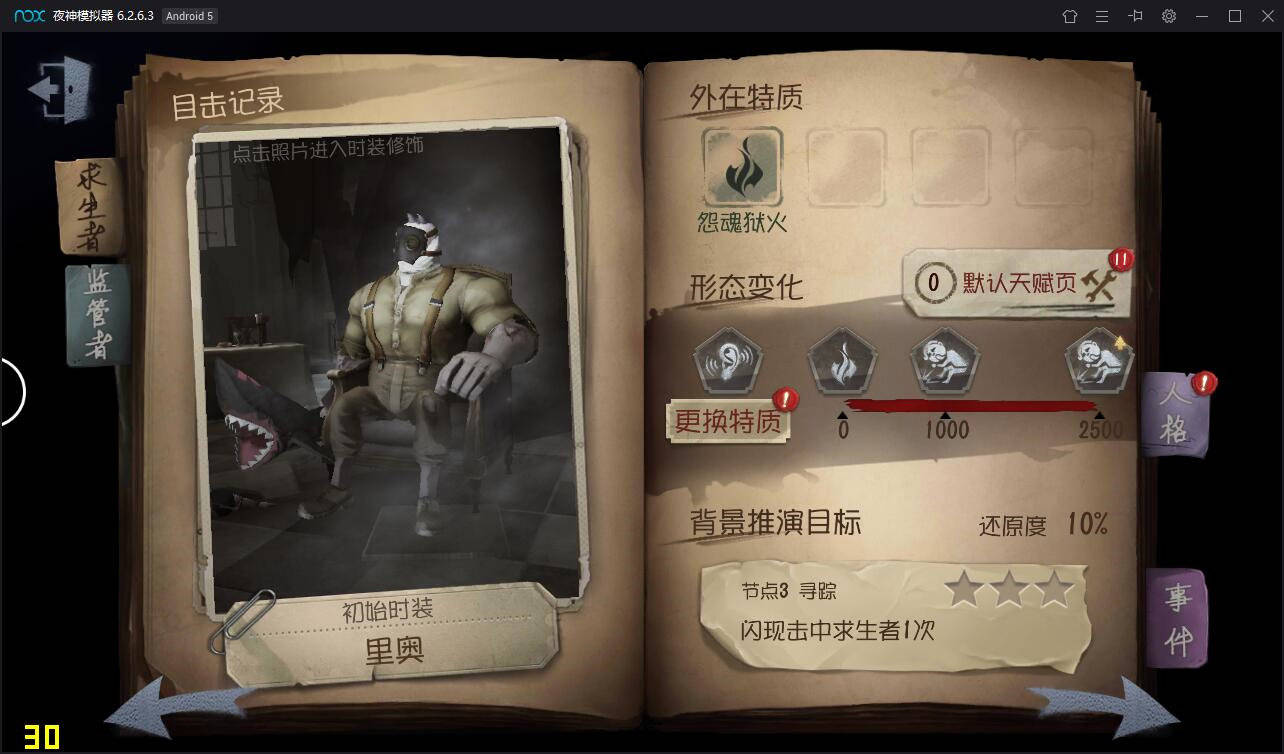The image size is (1284, 754).
Task: Expand the left edge side panel arrow
Action: point(17,392)
